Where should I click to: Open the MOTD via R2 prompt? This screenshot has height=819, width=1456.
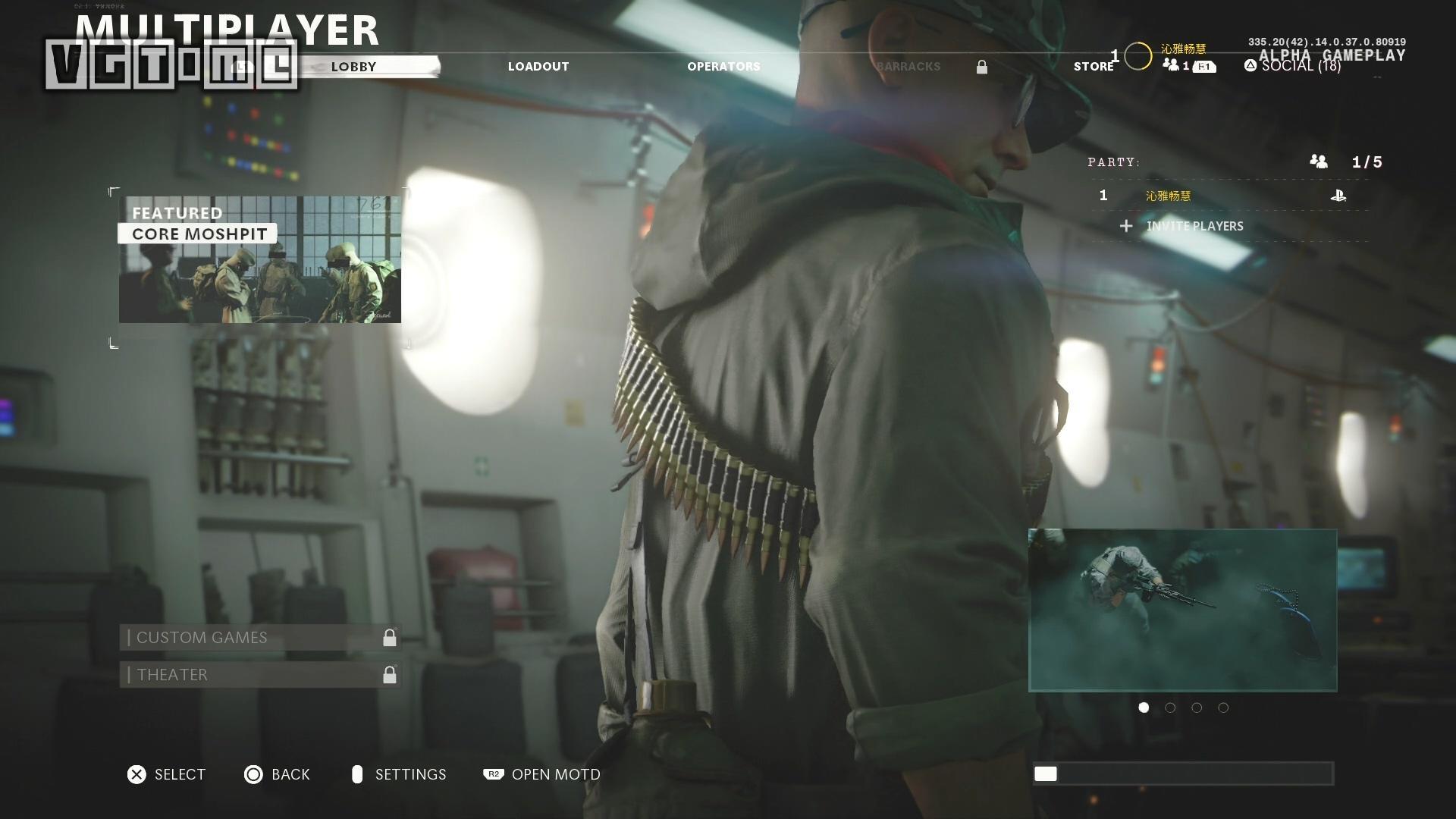[493, 774]
